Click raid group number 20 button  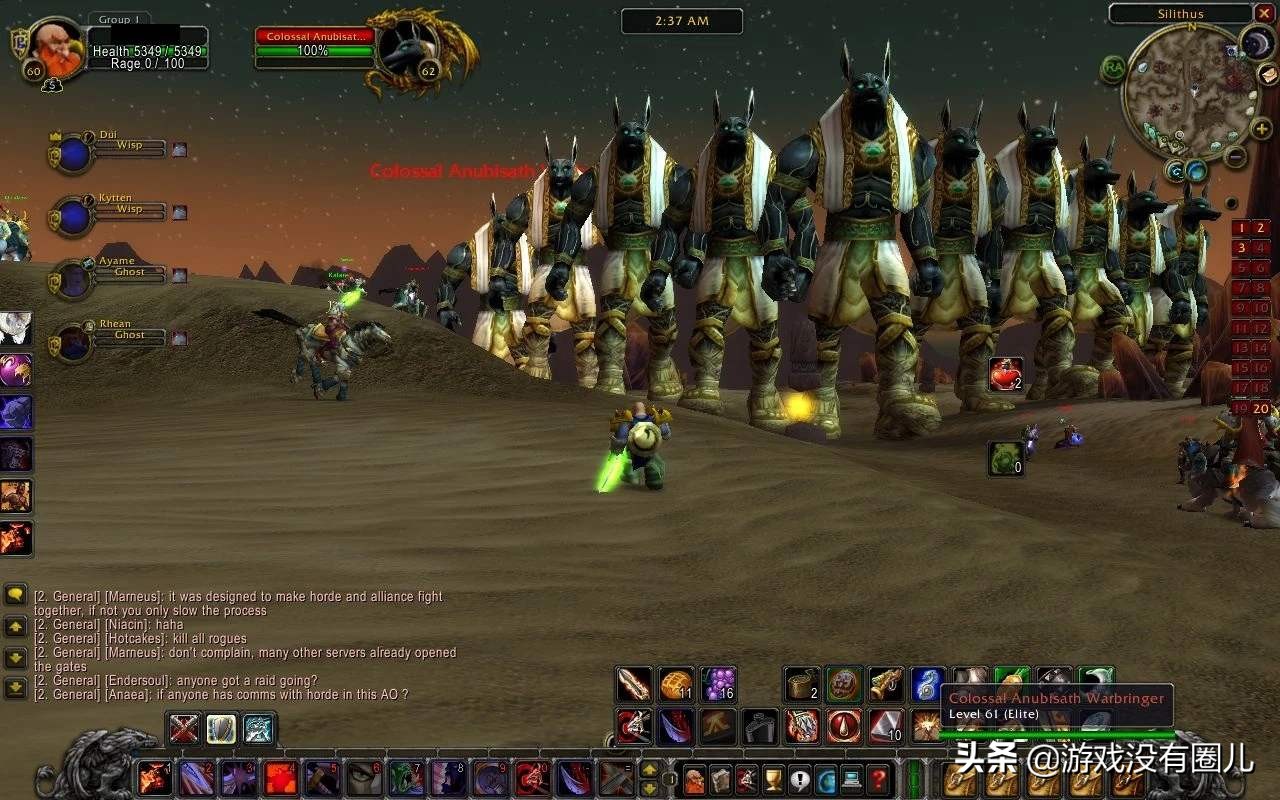[x=1260, y=408]
